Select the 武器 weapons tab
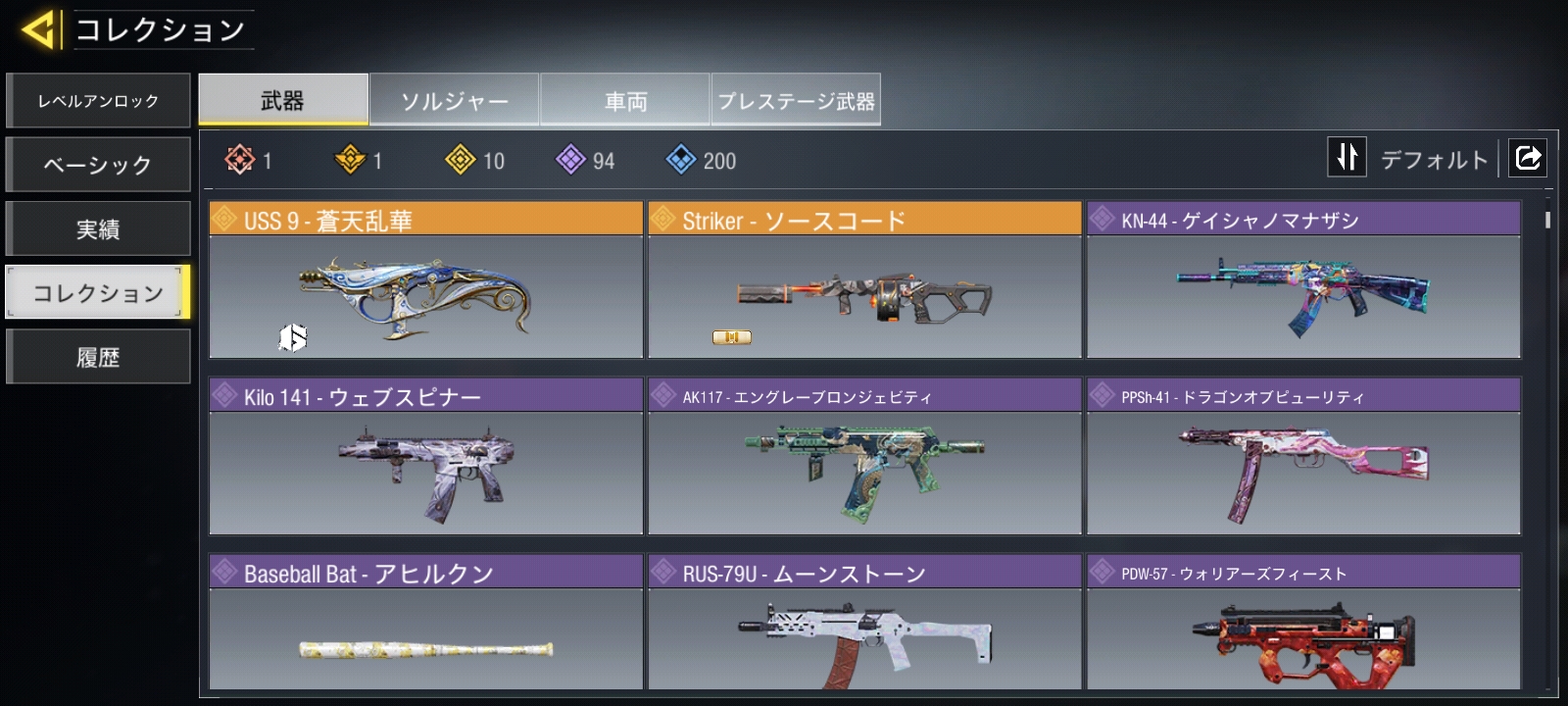The height and width of the screenshot is (706, 1568). click(x=283, y=100)
